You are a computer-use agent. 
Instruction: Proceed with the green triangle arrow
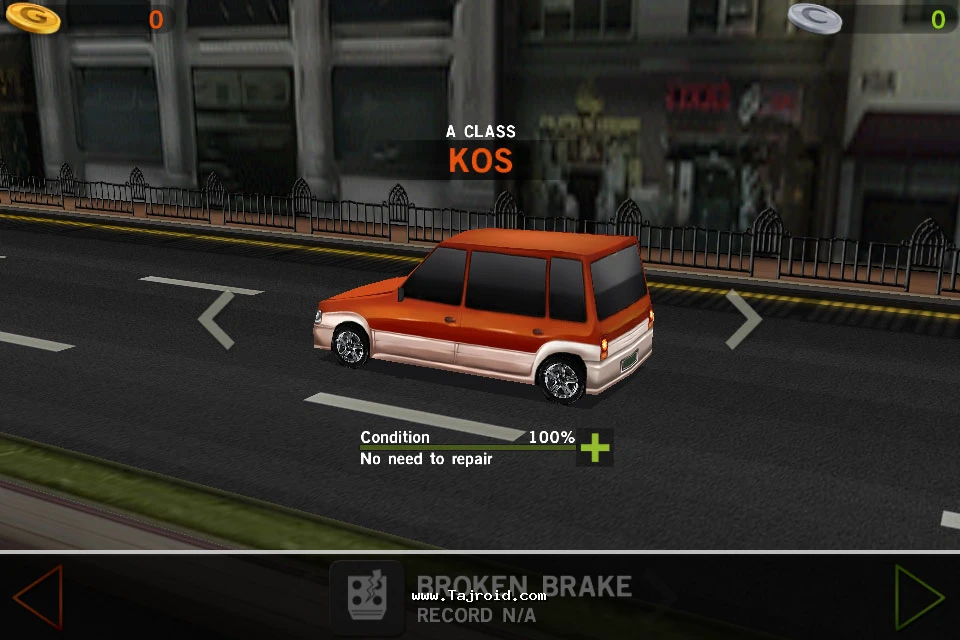[918, 597]
